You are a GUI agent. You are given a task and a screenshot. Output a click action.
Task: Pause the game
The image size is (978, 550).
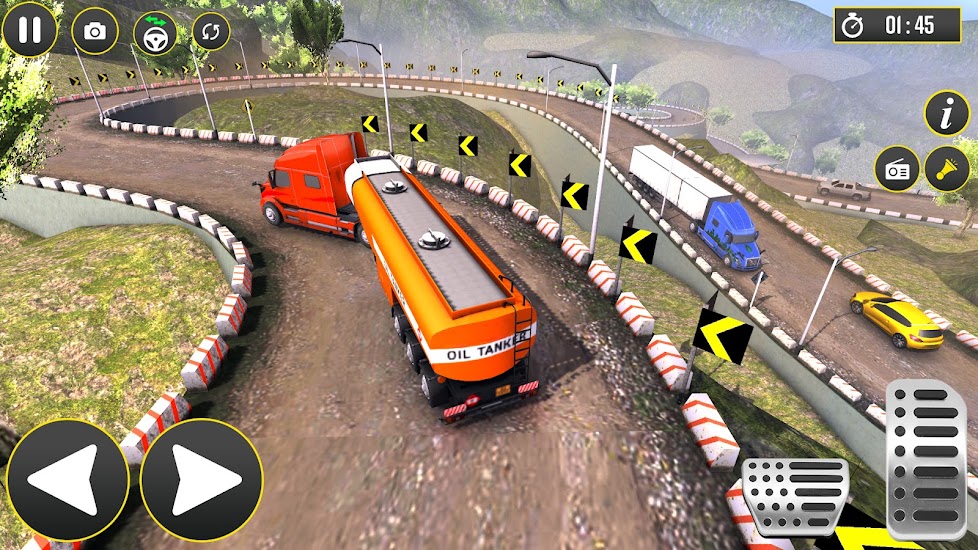pos(30,29)
